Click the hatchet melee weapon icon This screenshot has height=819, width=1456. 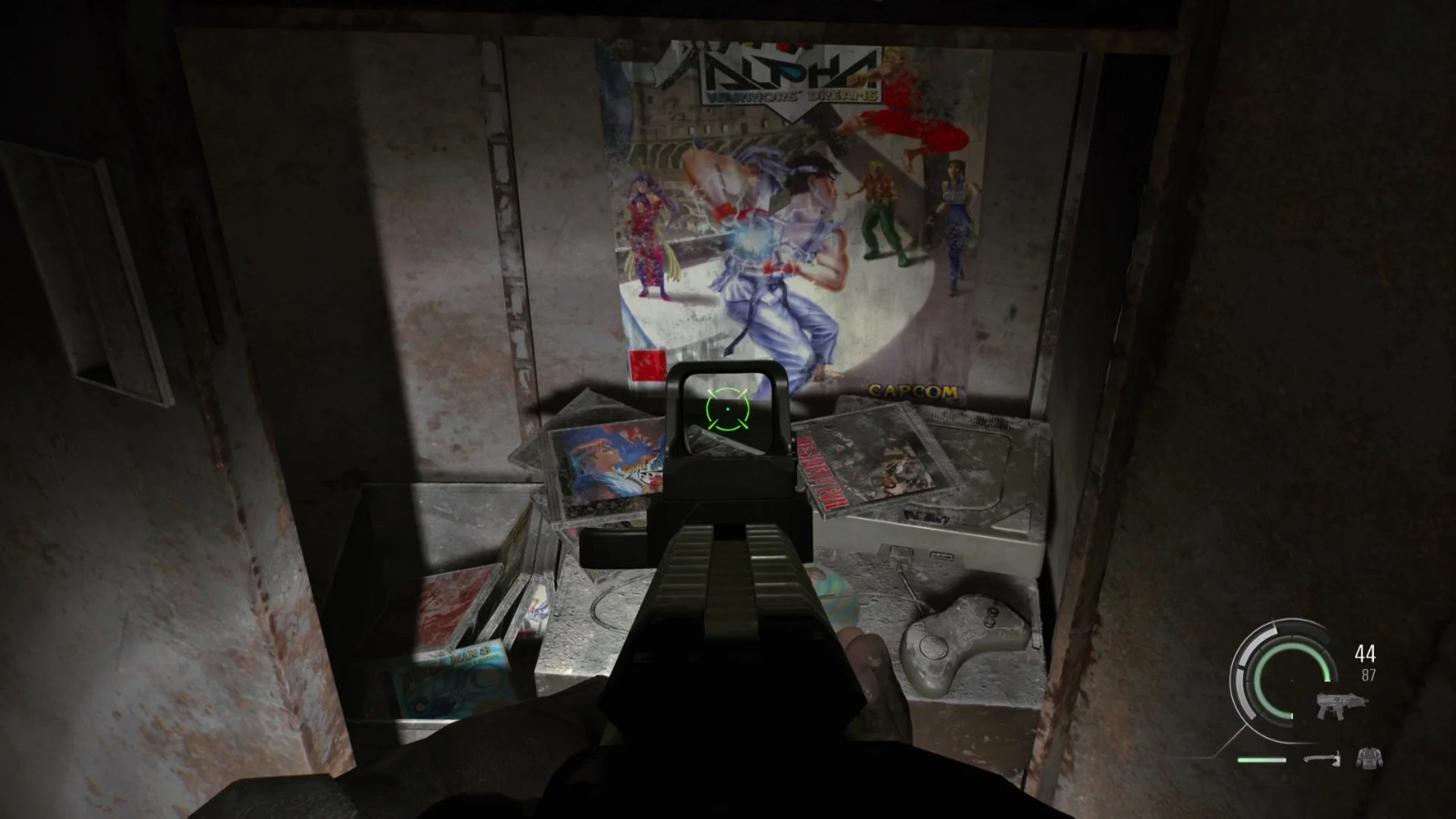[1324, 758]
